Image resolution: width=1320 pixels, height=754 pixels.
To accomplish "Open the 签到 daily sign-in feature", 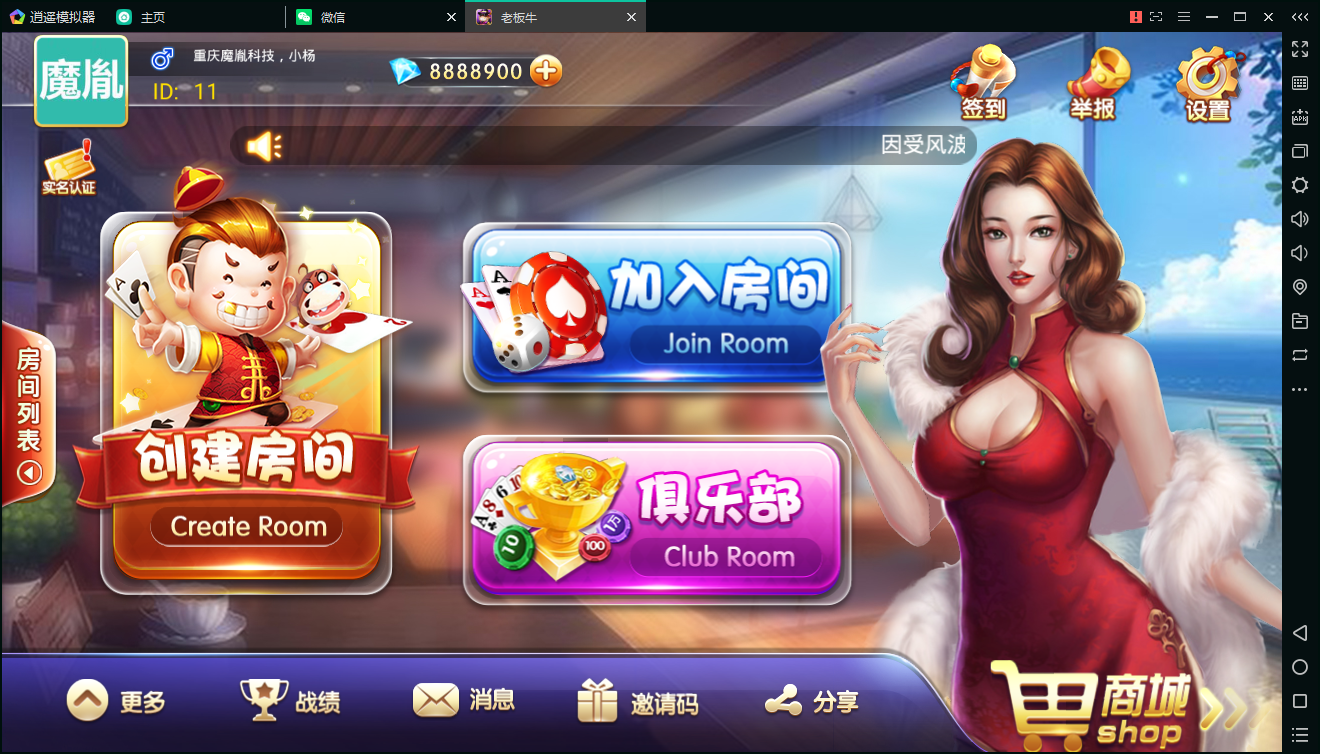I will (981, 80).
